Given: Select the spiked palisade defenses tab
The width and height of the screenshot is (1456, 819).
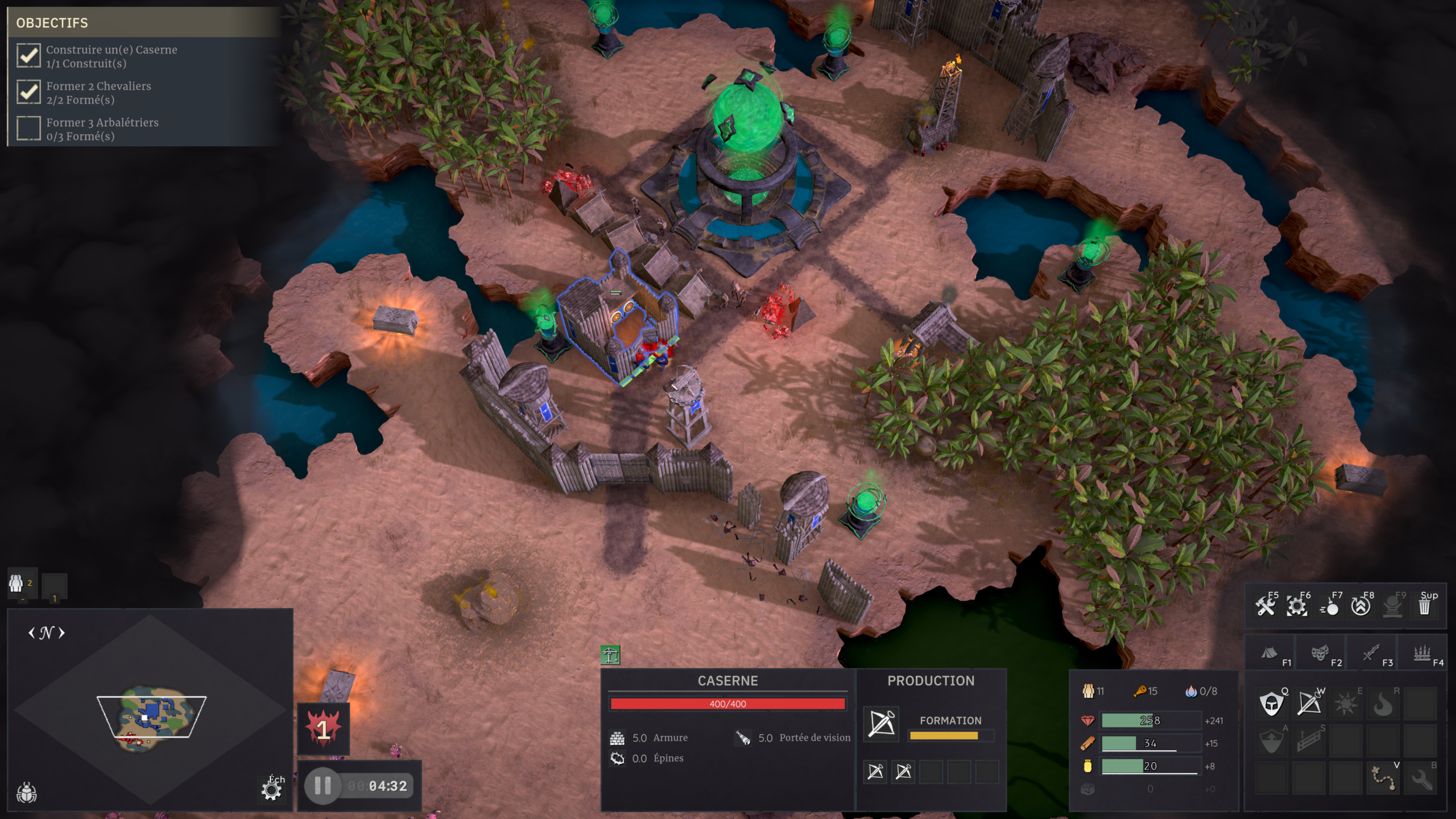Looking at the screenshot, I should (x=1422, y=653).
